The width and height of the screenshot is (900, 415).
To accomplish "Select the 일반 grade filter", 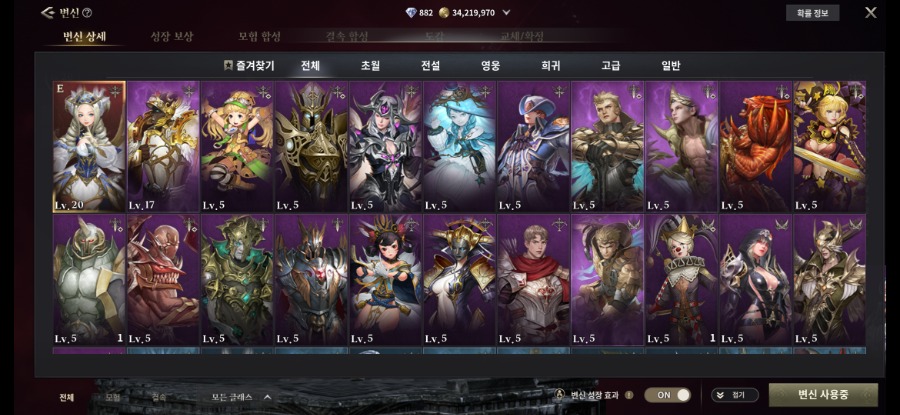I will (x=670, y=66).
